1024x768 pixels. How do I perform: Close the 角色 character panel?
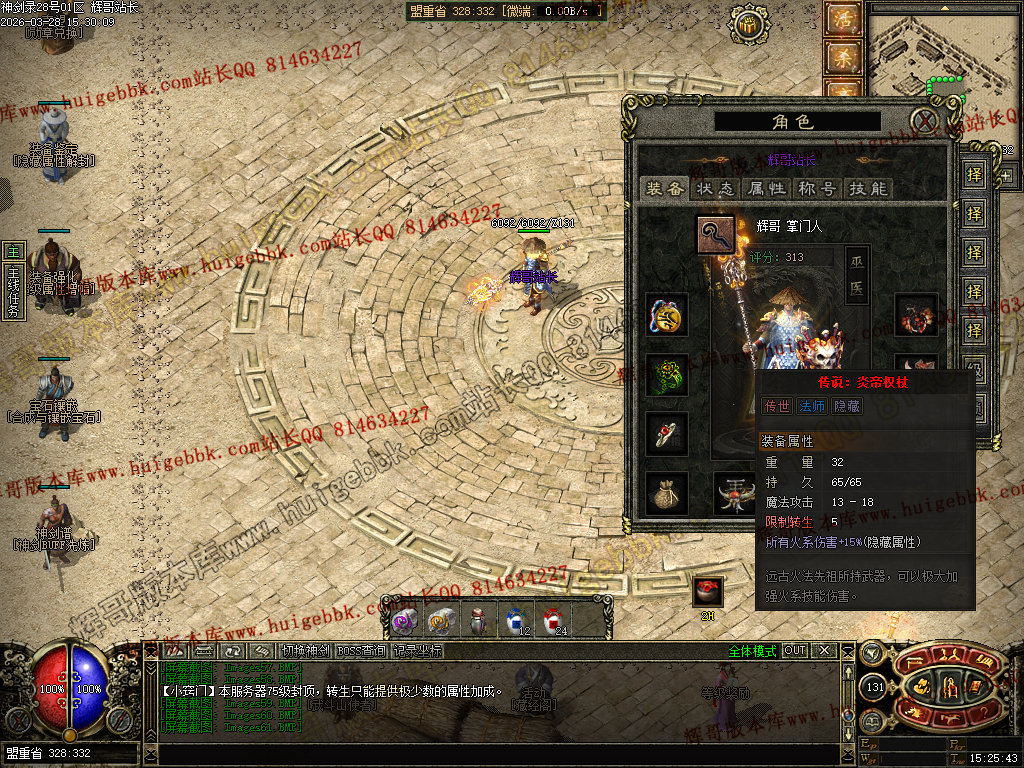[x=927, y=122]
